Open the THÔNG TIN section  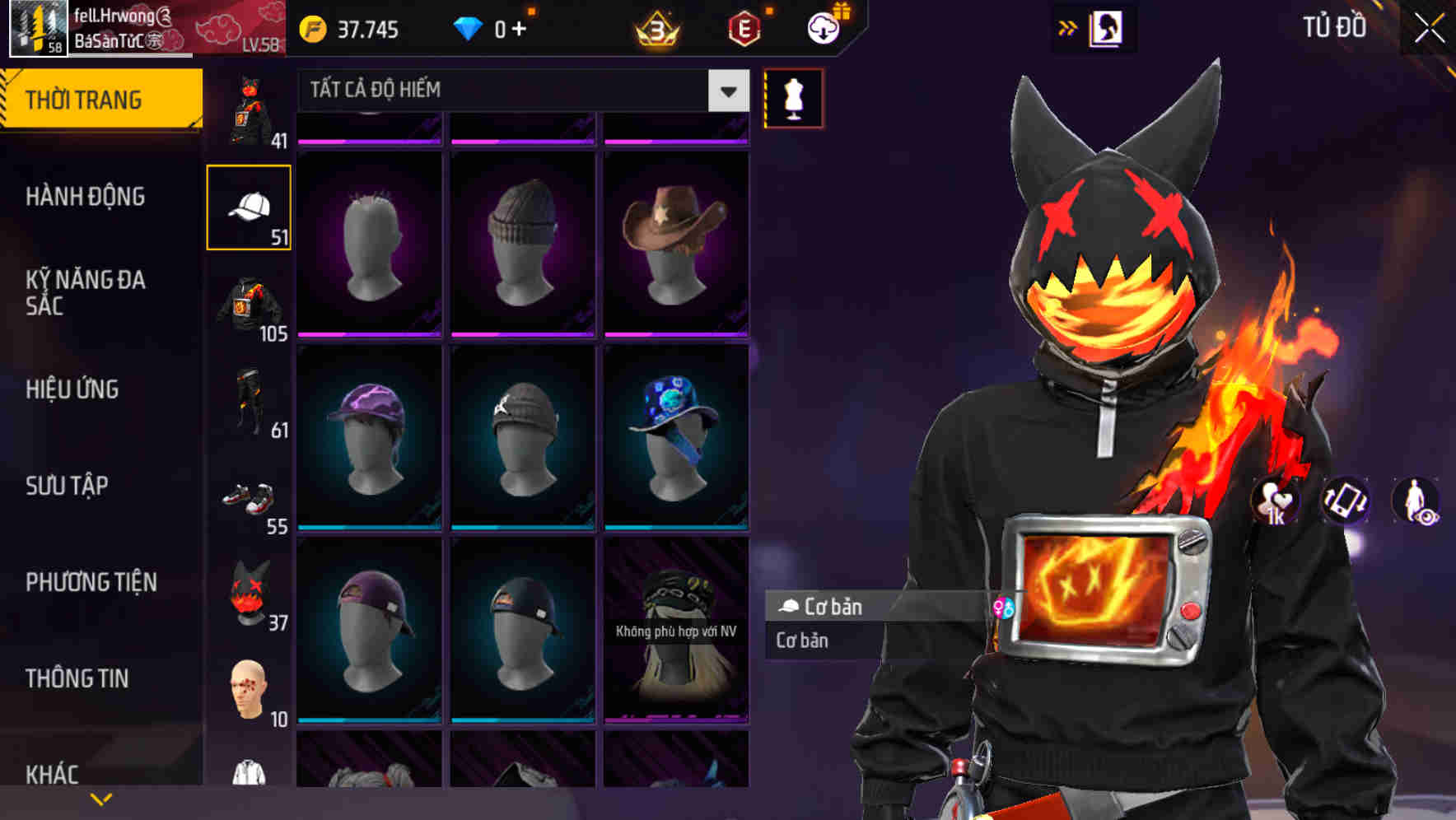tap(79, 678)
